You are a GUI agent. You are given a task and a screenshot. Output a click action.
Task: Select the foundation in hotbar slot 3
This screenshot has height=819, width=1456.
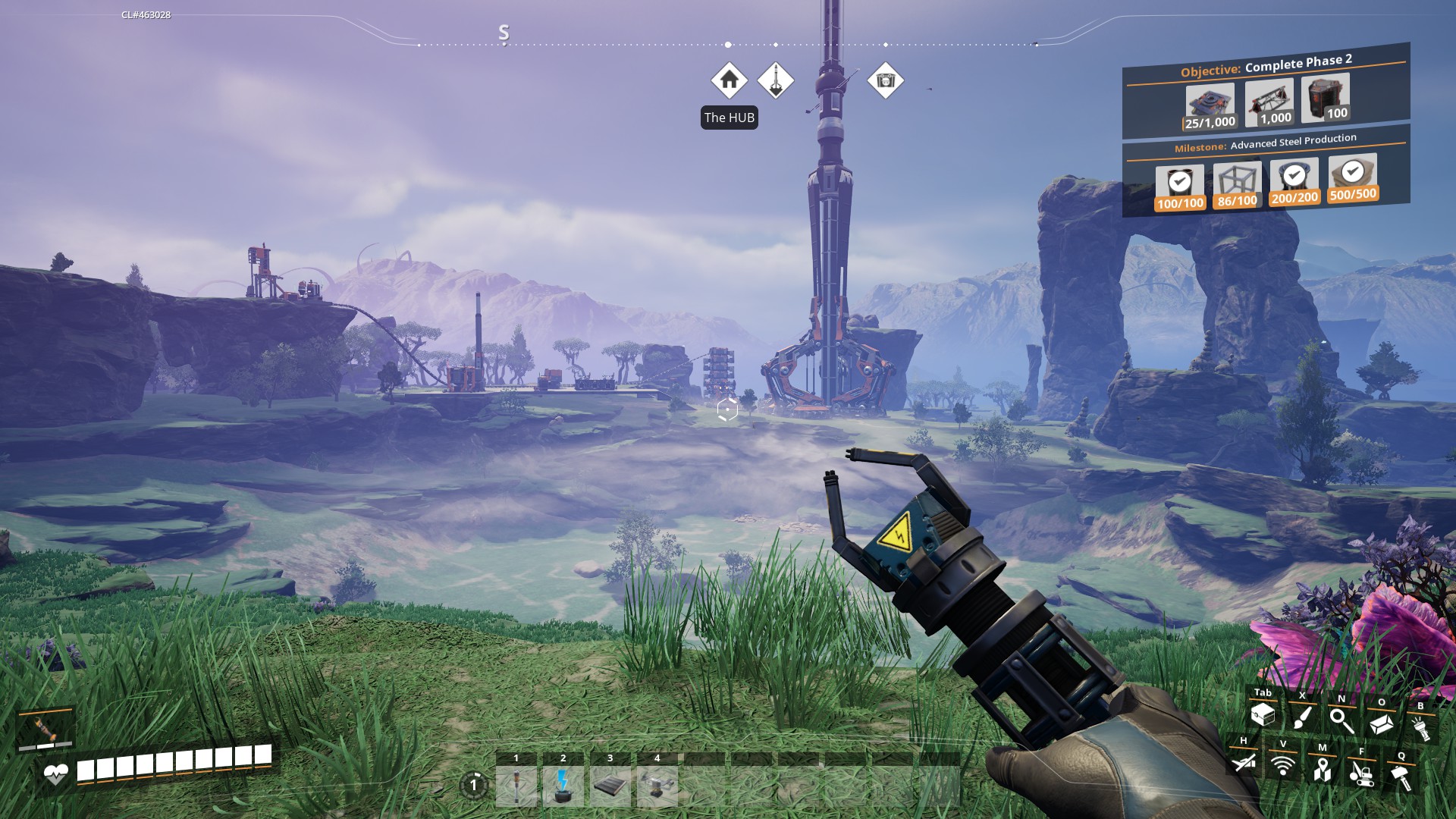tap(610, 786)
